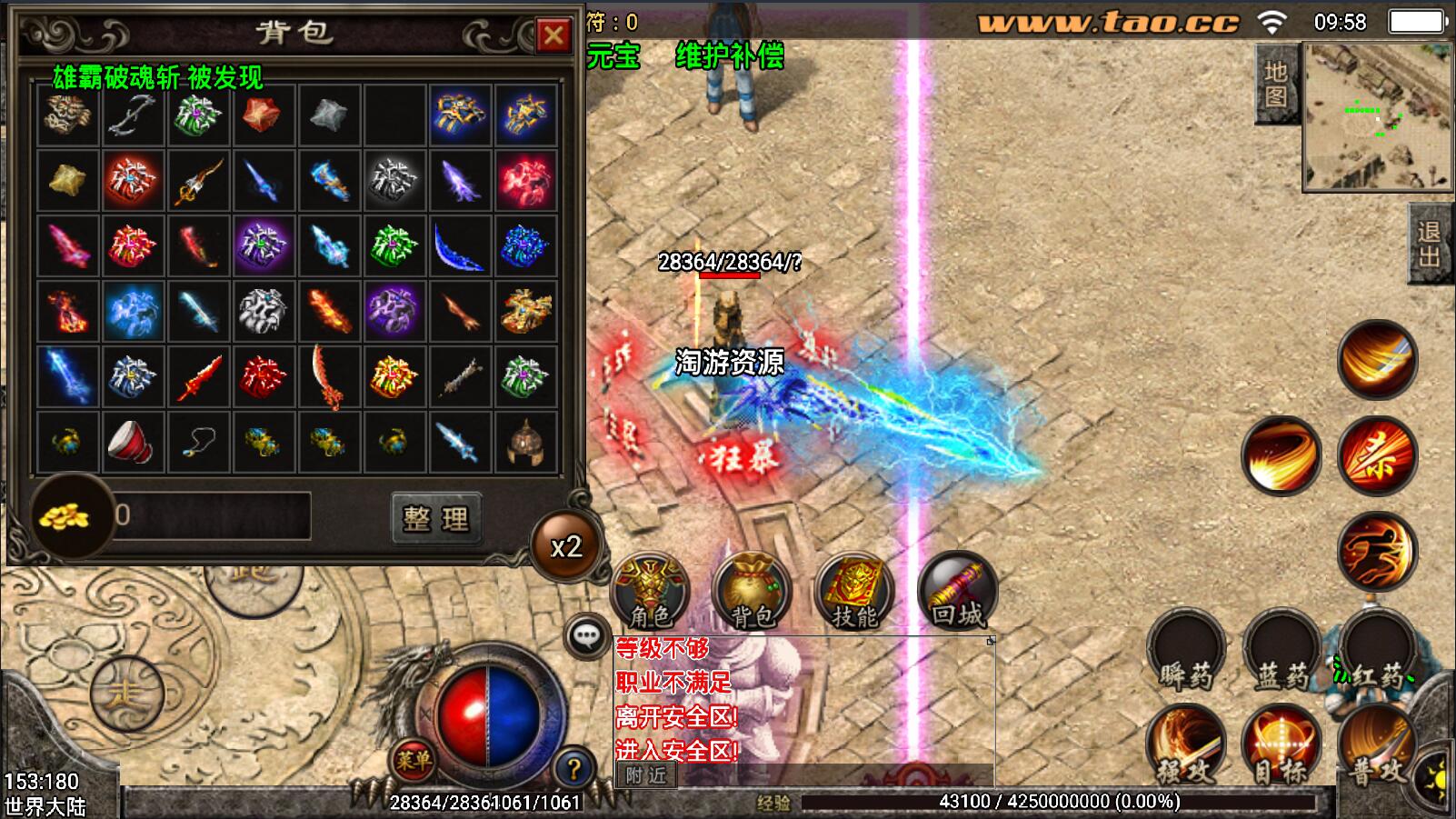Open the 菜单 menu button
1456x819 pixels.
pyautogui.click(x=414, y=759)
